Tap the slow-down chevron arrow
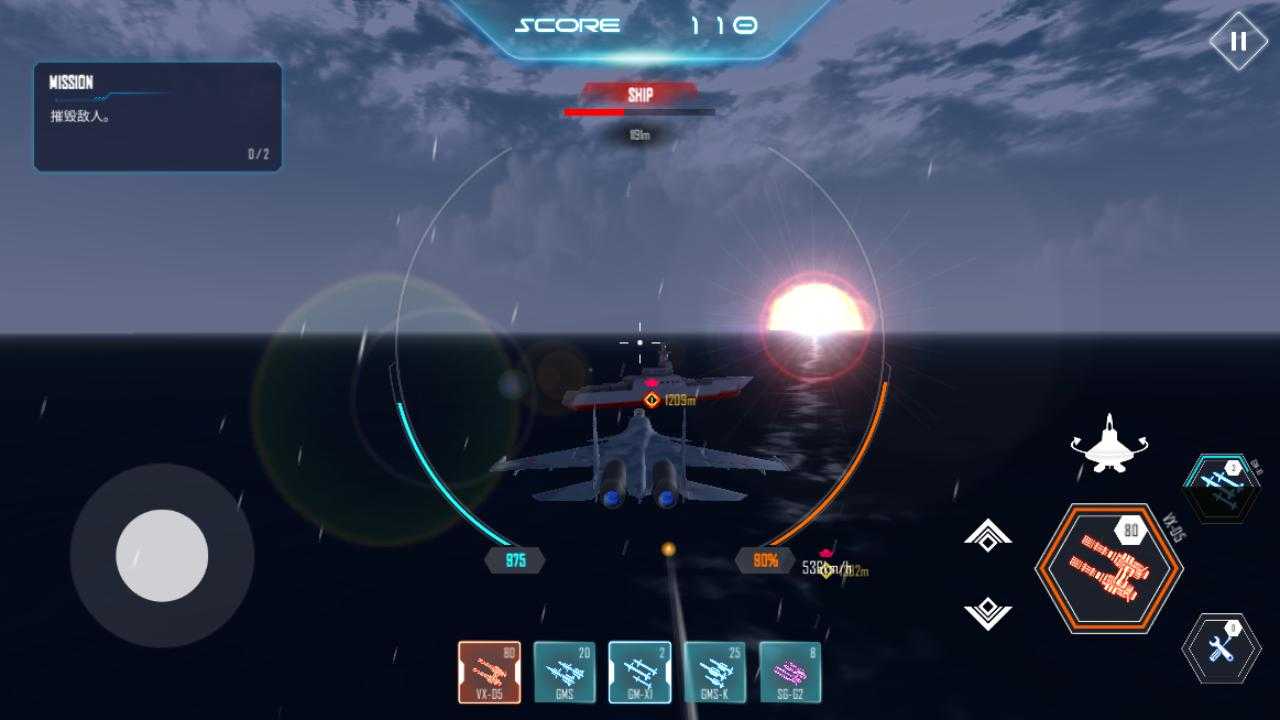1280x720 pixels. (988, 612)
